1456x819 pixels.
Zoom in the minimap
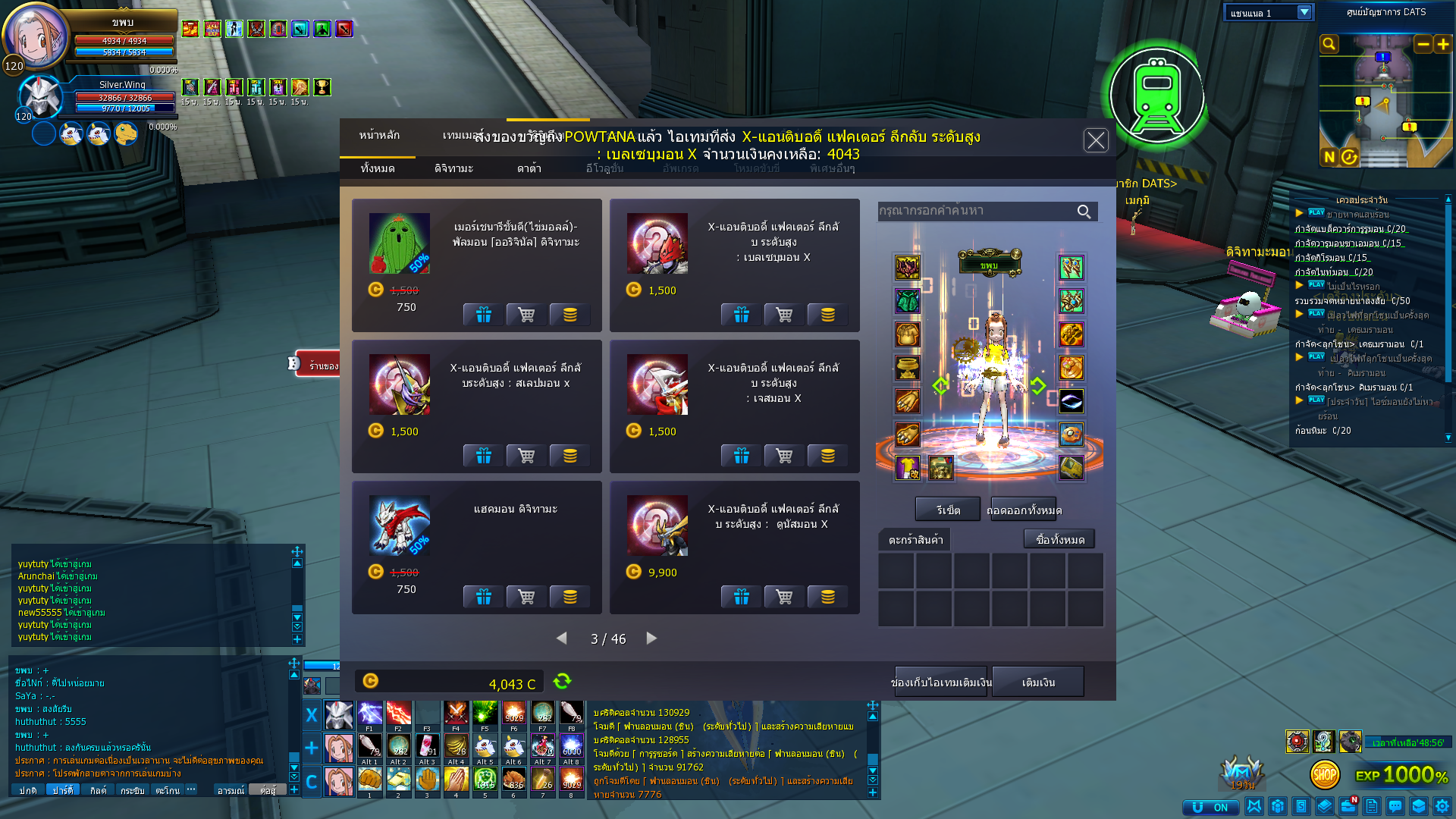[x=1443, y=44]
